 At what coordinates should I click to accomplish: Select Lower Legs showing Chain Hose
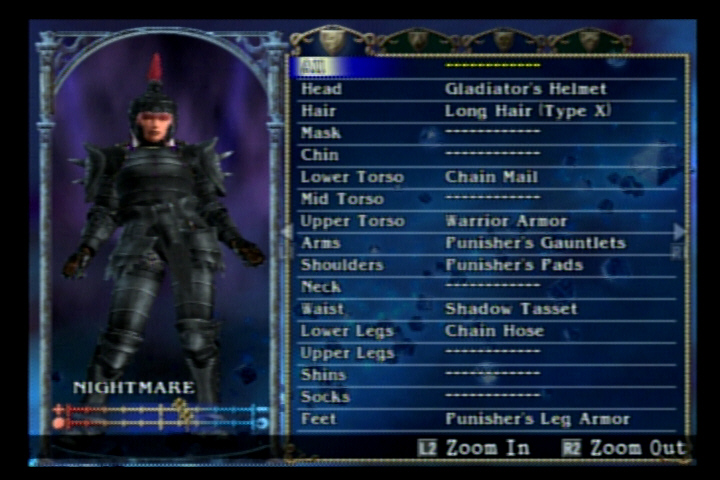click(x=488, y=331)
